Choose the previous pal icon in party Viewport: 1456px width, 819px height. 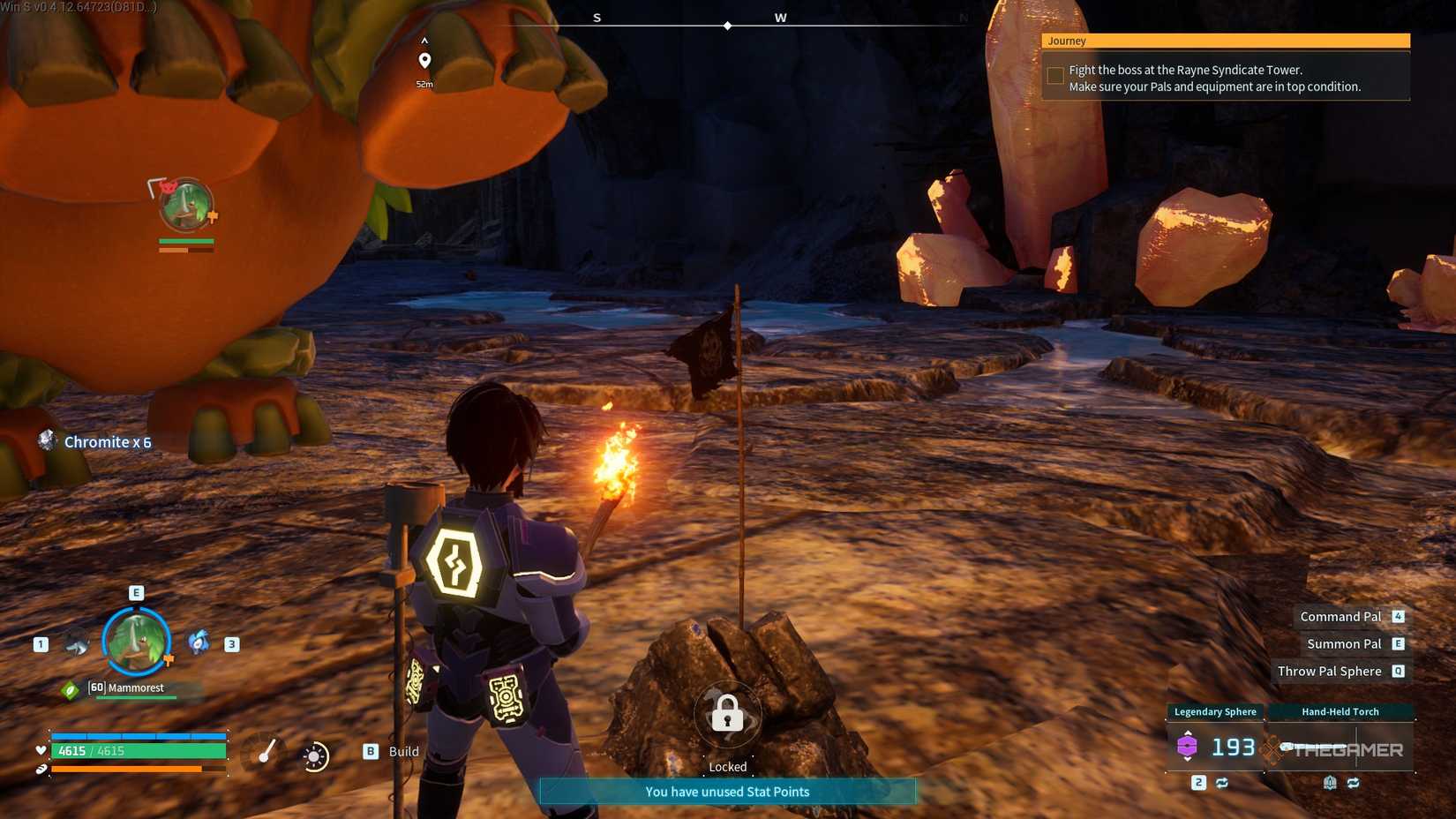coord(77,643)
